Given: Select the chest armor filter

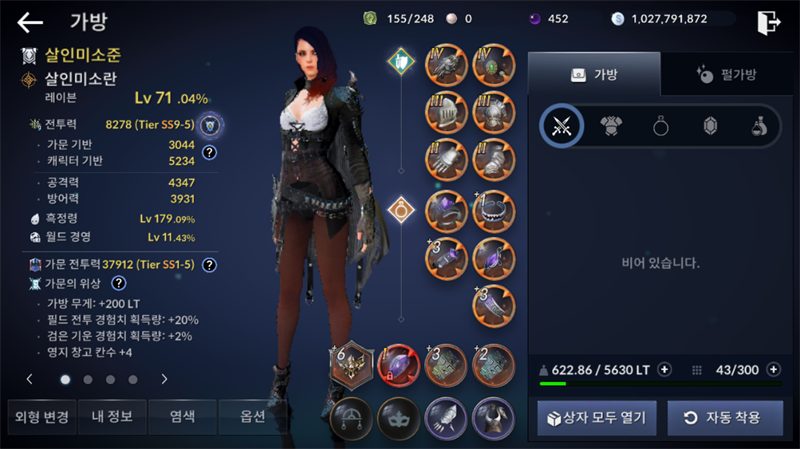Looking at the screenshot, I should 611,126.
